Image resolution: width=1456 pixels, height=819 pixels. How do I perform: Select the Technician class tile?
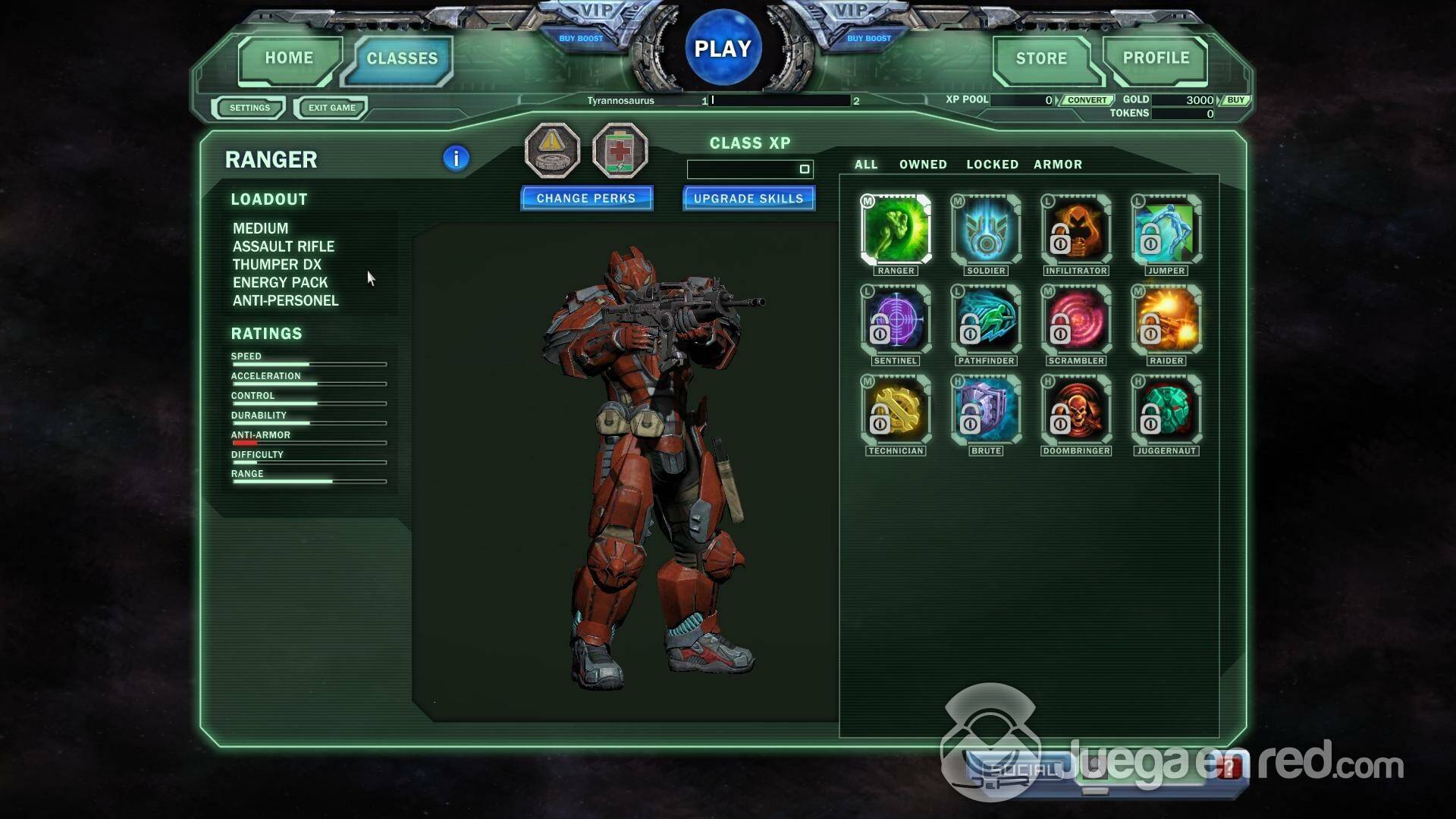point(896,410)
